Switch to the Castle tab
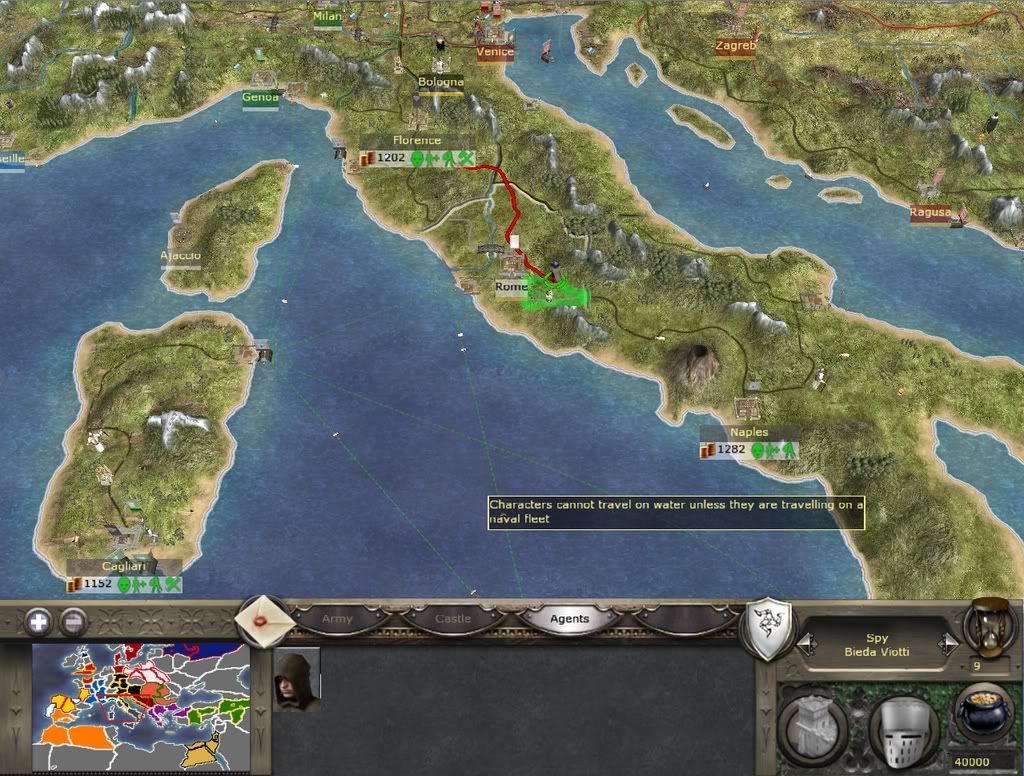This screenshot has height=776, width=1024. pyautogui.click(x=452, y=619)
